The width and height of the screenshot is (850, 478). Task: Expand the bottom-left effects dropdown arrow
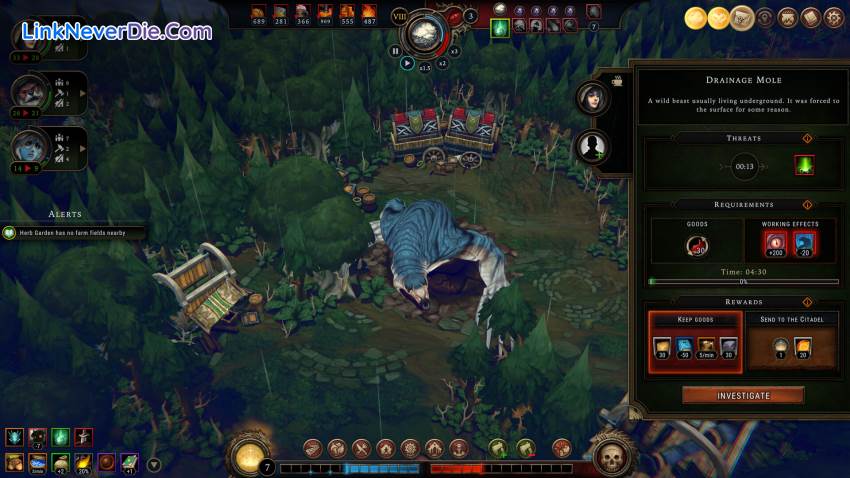(x=153, y=464)
